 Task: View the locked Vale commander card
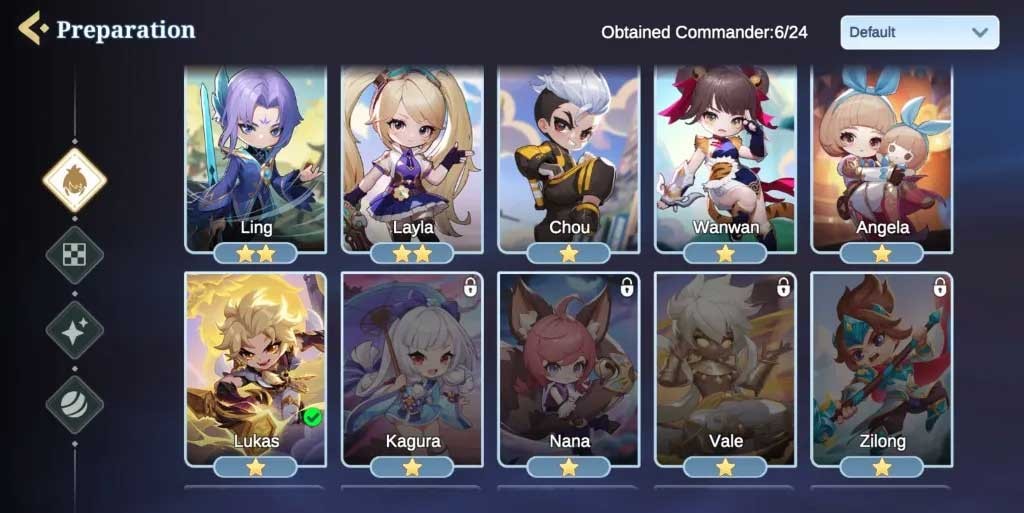pos(725,368)
